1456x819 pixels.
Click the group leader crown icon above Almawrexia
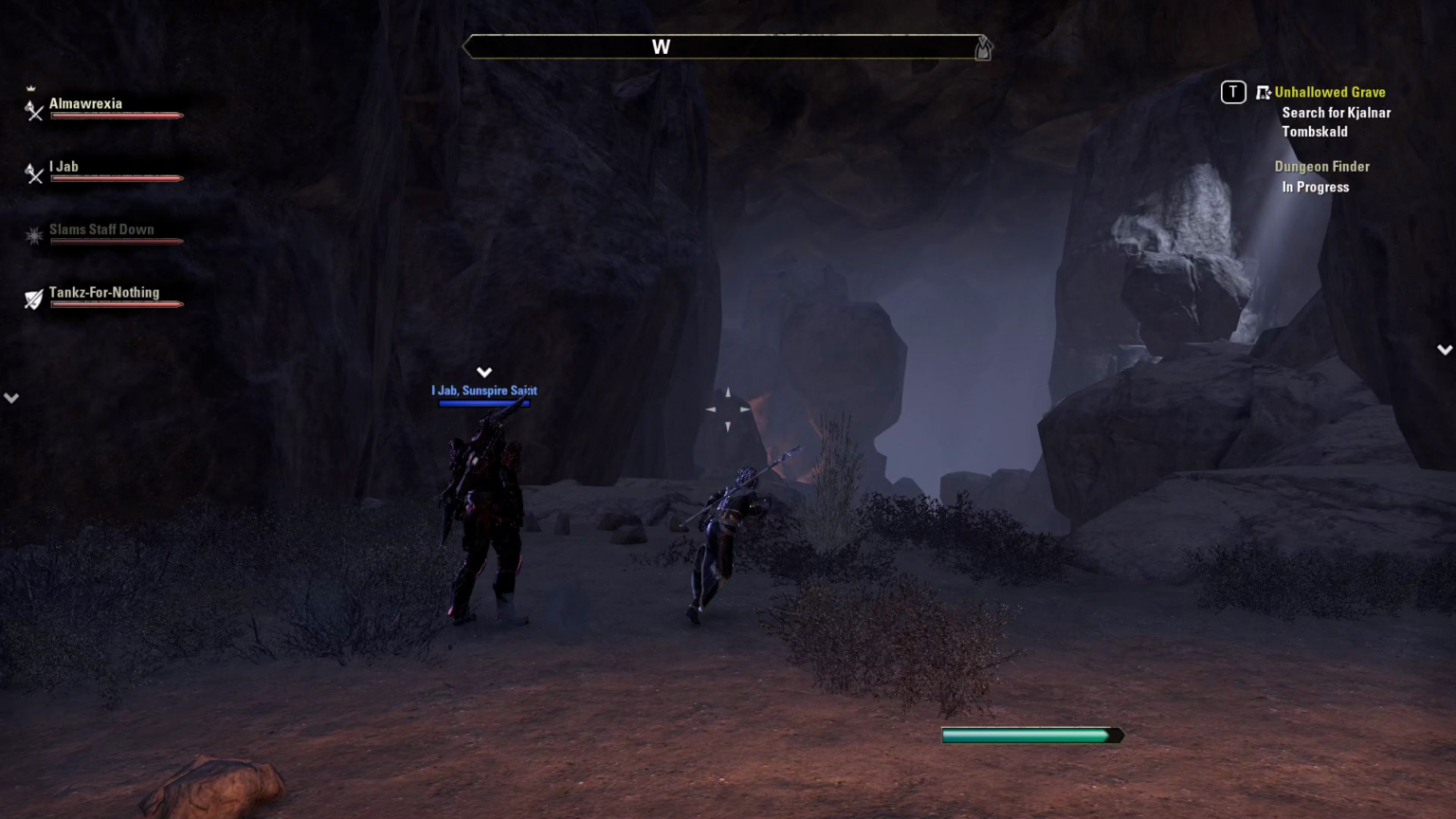32,87
